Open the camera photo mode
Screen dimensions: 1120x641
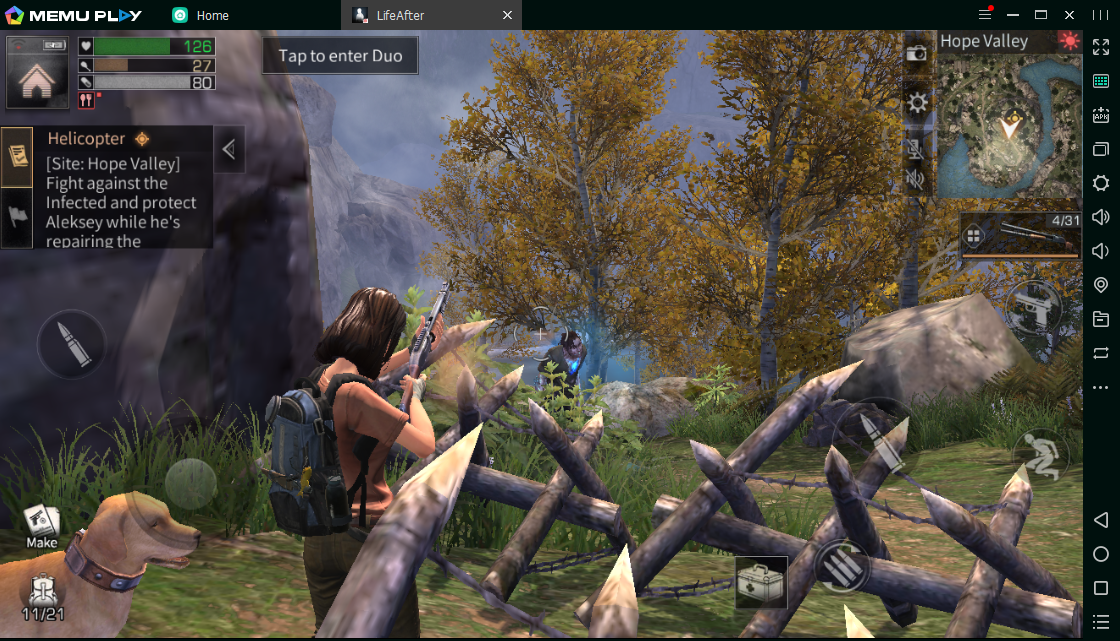click(x=916, y=54)
